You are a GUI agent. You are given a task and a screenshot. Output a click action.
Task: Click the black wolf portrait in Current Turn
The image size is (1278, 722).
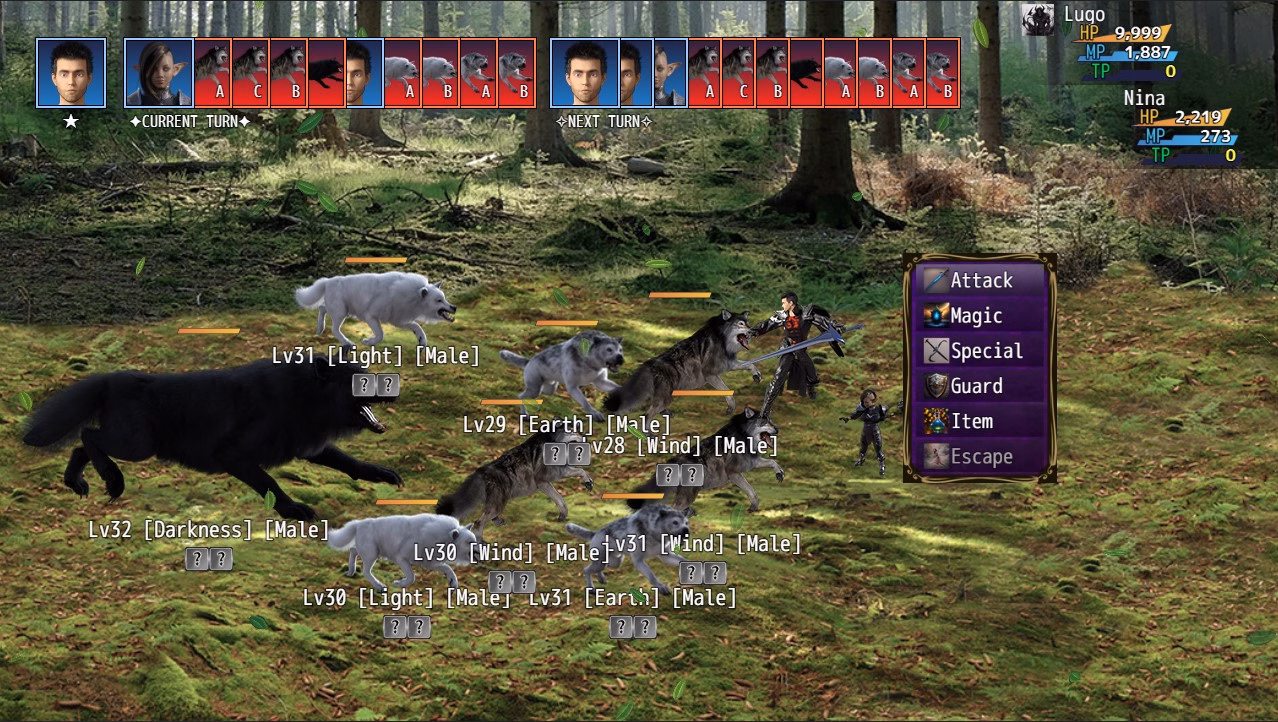click(327, 73)
